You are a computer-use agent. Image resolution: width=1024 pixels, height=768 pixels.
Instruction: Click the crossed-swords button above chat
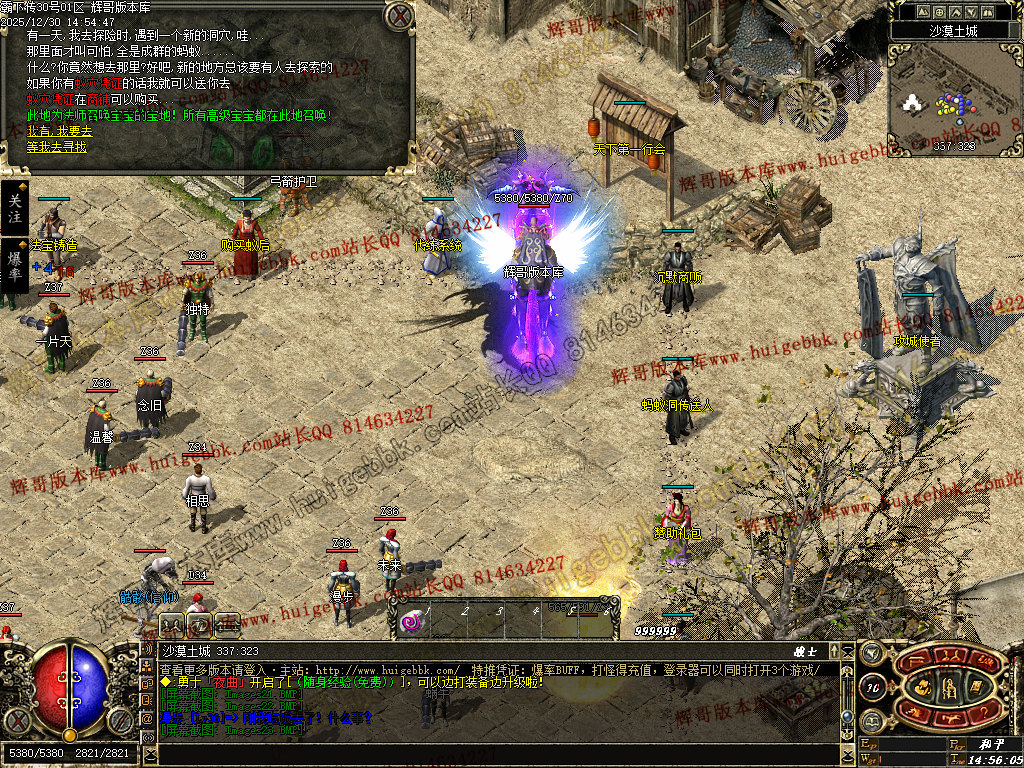pyautogui.click(x=172, y=625)
